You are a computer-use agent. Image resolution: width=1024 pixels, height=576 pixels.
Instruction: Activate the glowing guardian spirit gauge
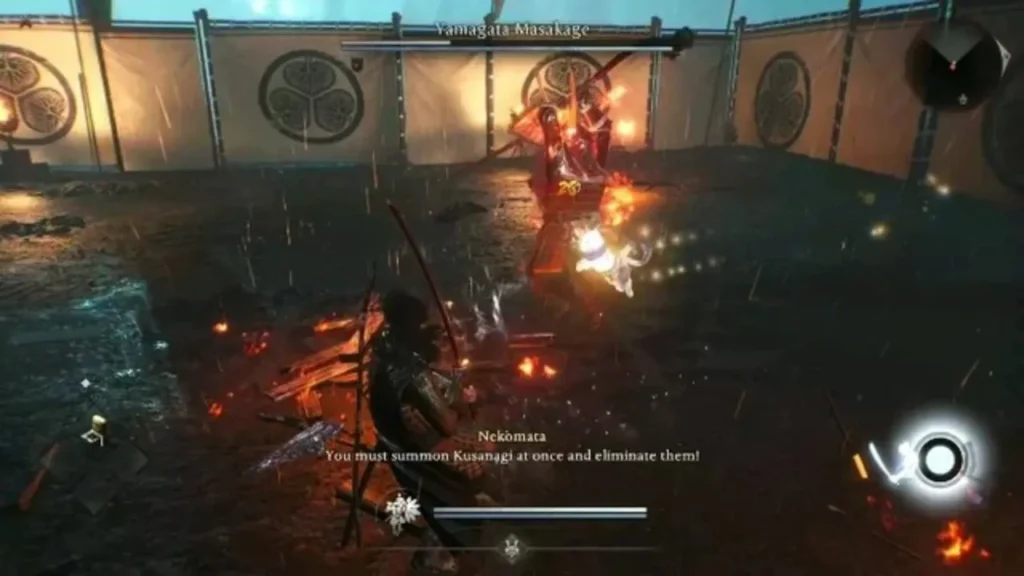coord(938,459)
